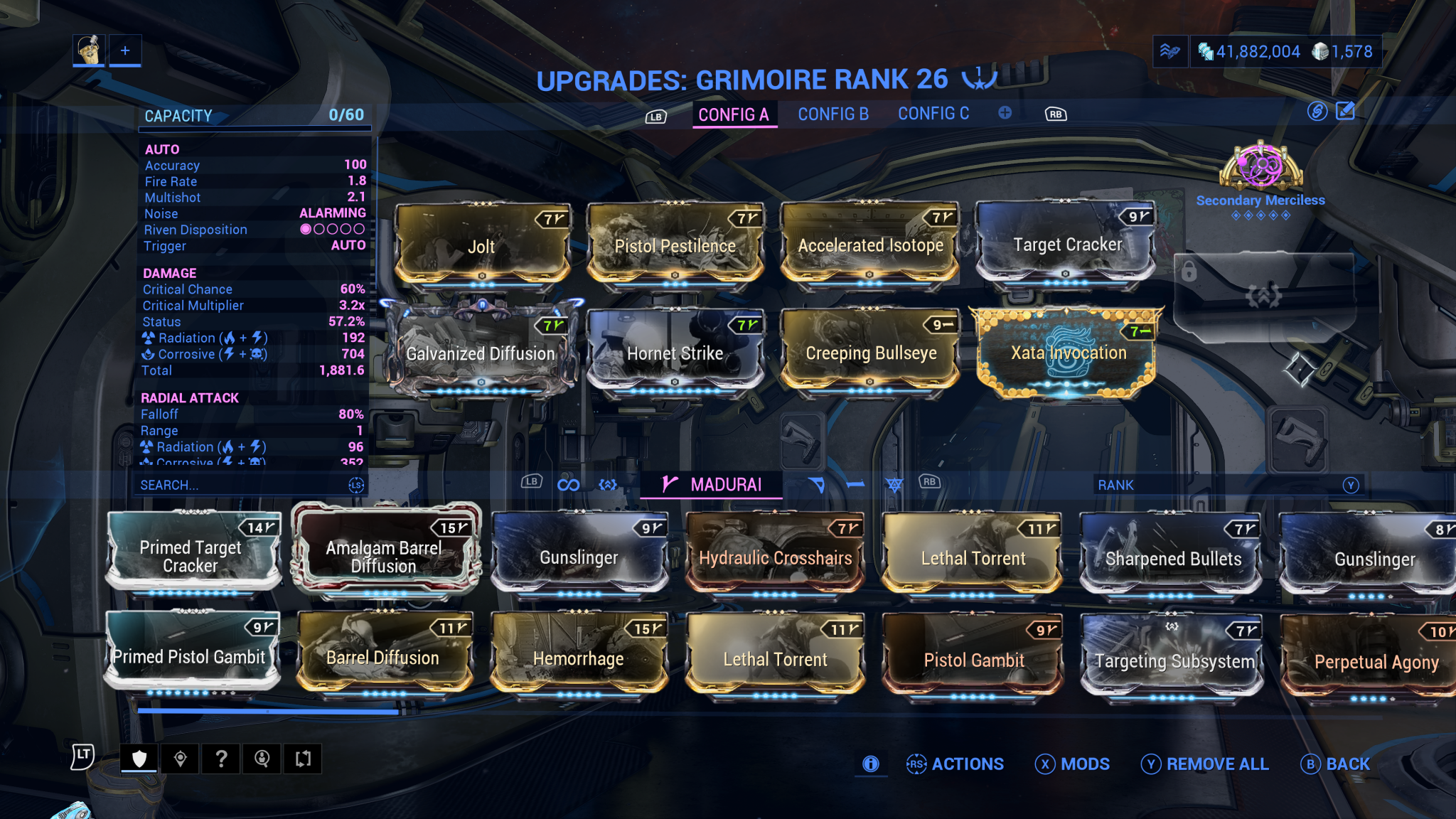The width and height of the screenshot is (1456, 819).
Task: Click the Galvanized Diffusion mod
Action: [481, 352]
